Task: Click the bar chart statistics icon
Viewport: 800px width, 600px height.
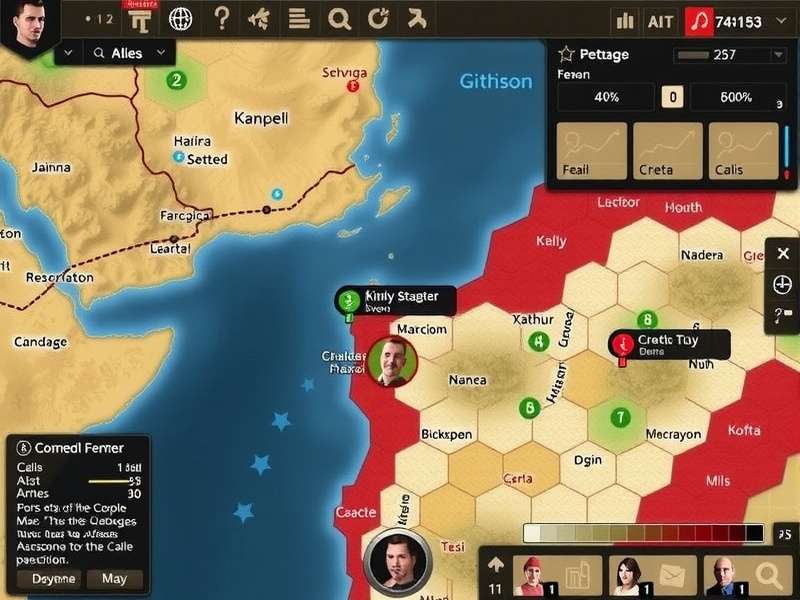Action: (x=626, y=21)
